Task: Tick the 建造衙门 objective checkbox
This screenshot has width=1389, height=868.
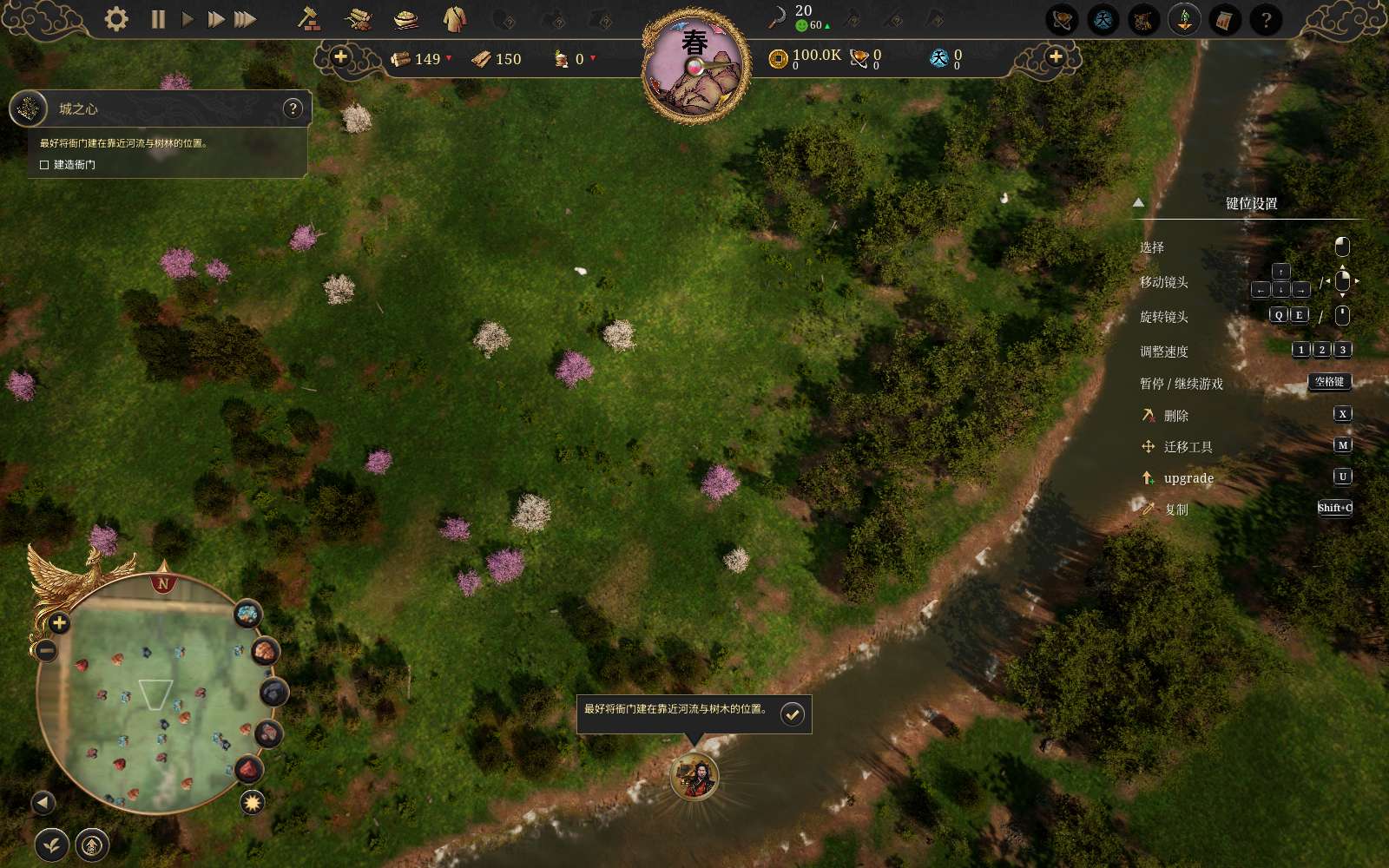Action: (x=44, y=165)
